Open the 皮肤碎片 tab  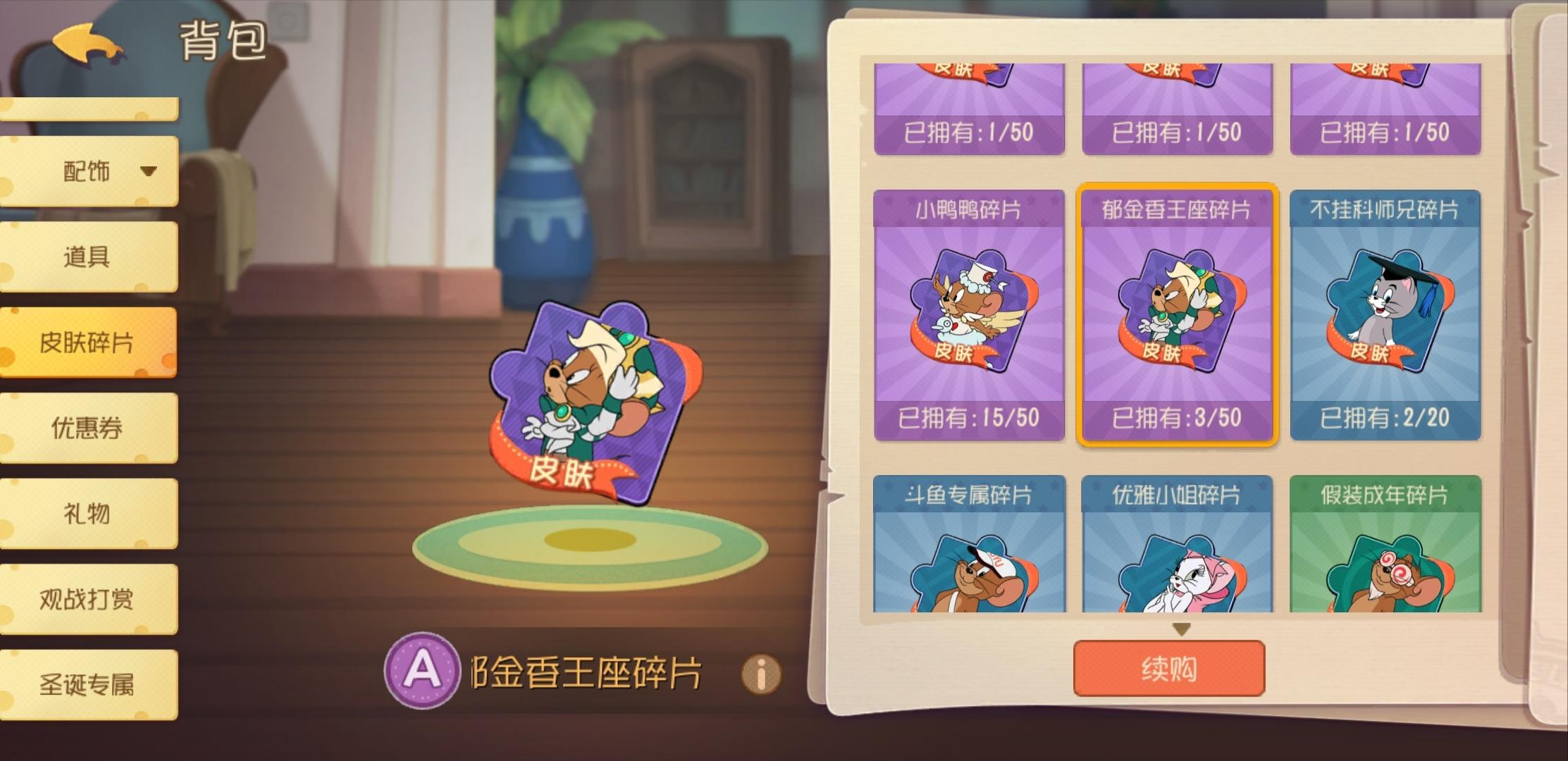87,343
